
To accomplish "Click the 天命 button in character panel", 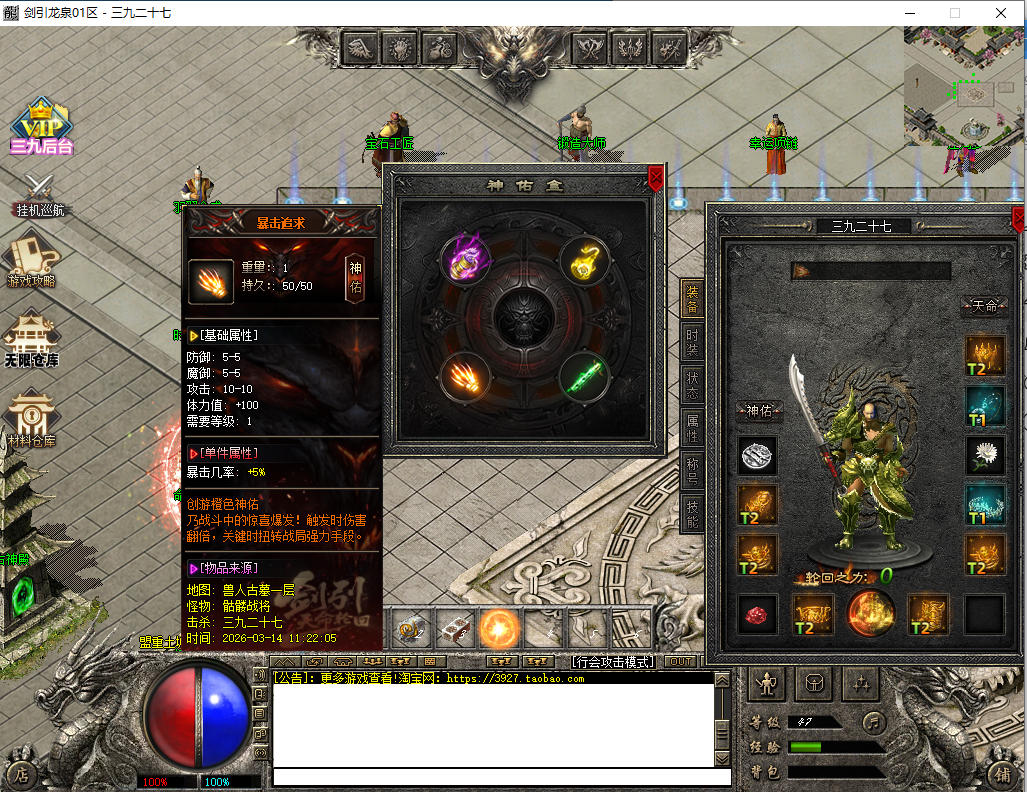I will 984,306.
